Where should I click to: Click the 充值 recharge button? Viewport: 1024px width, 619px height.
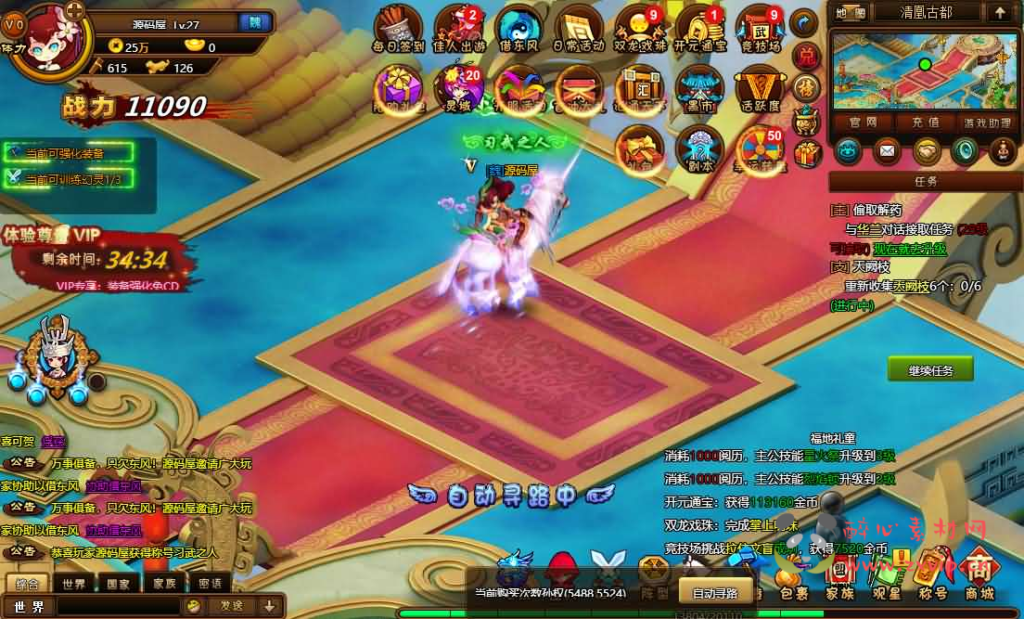tap(924, 122)
